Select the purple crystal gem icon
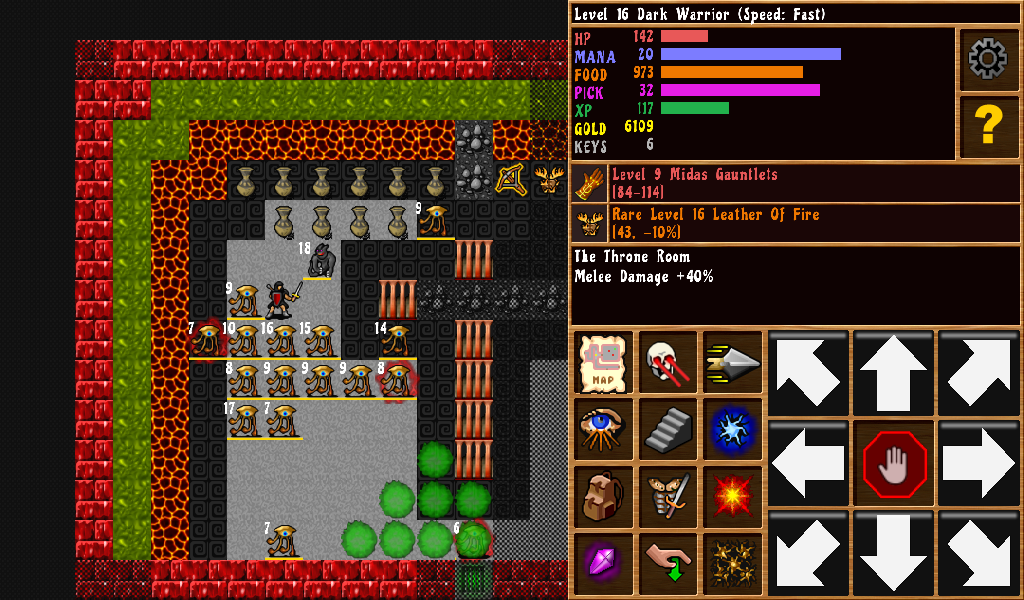Screen dimensions: 1024x600 605,562
